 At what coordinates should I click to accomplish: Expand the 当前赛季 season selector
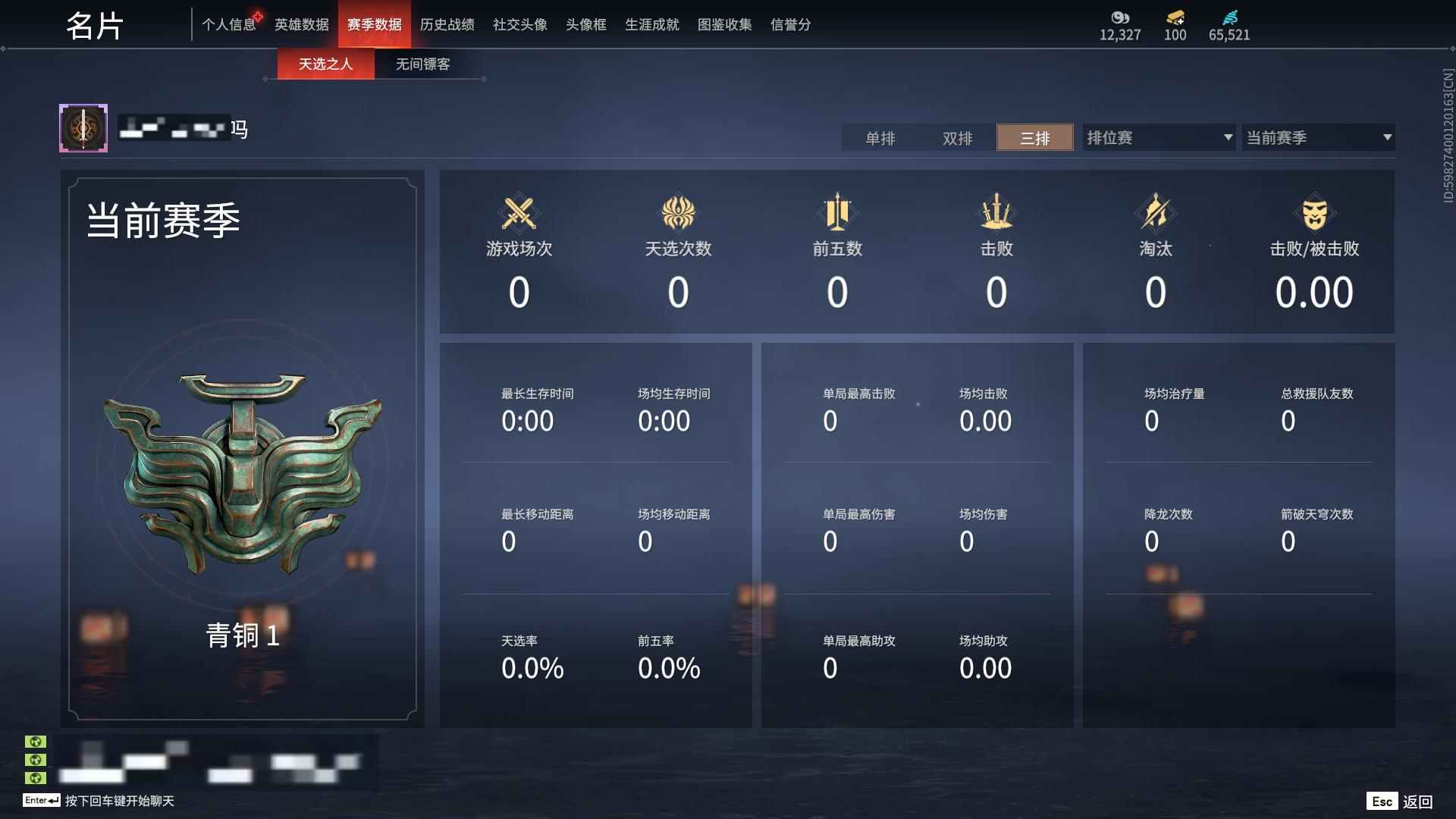point(1318,137)
